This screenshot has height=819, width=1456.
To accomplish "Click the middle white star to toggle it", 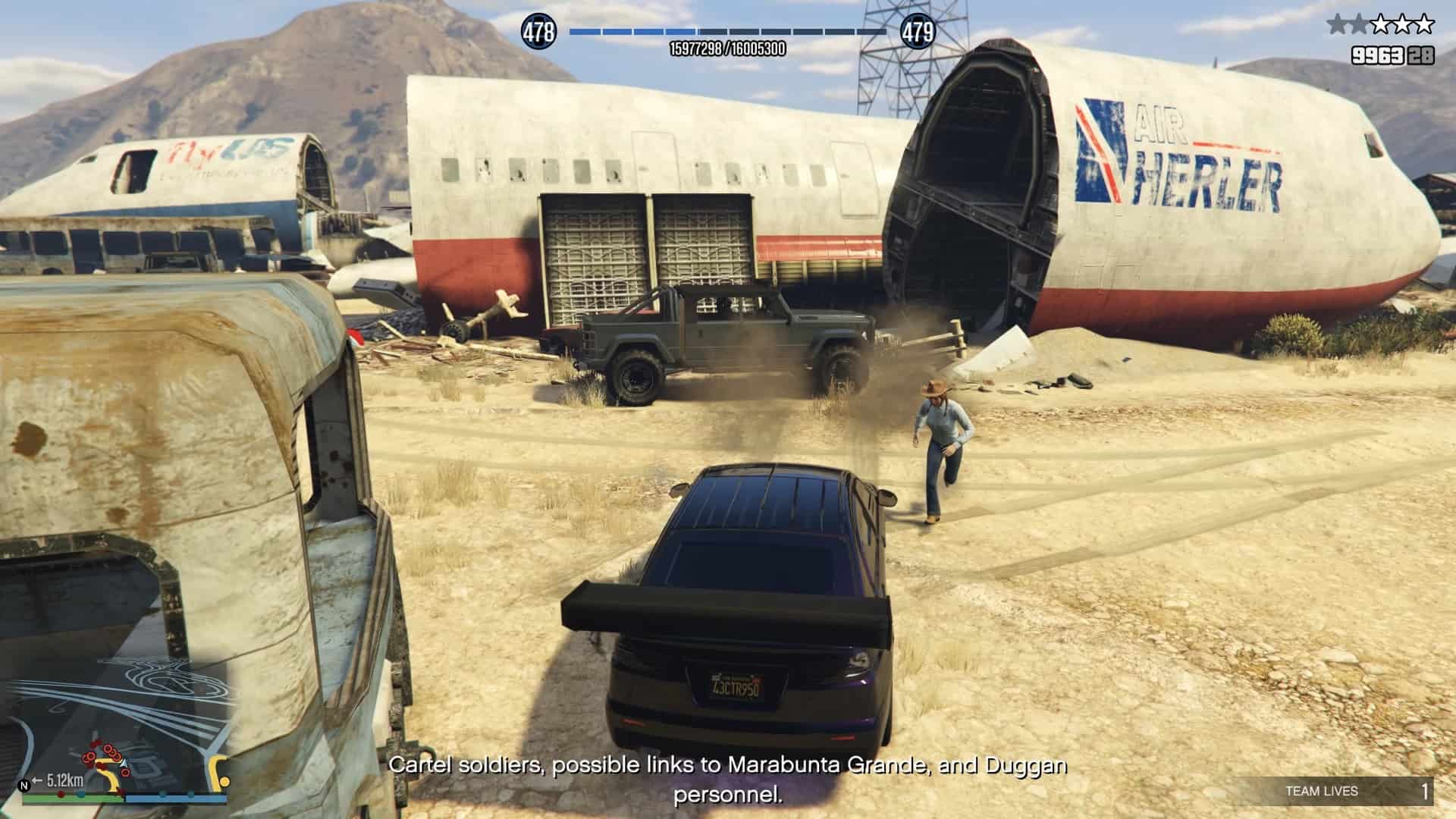I will tap(1404, 24).
